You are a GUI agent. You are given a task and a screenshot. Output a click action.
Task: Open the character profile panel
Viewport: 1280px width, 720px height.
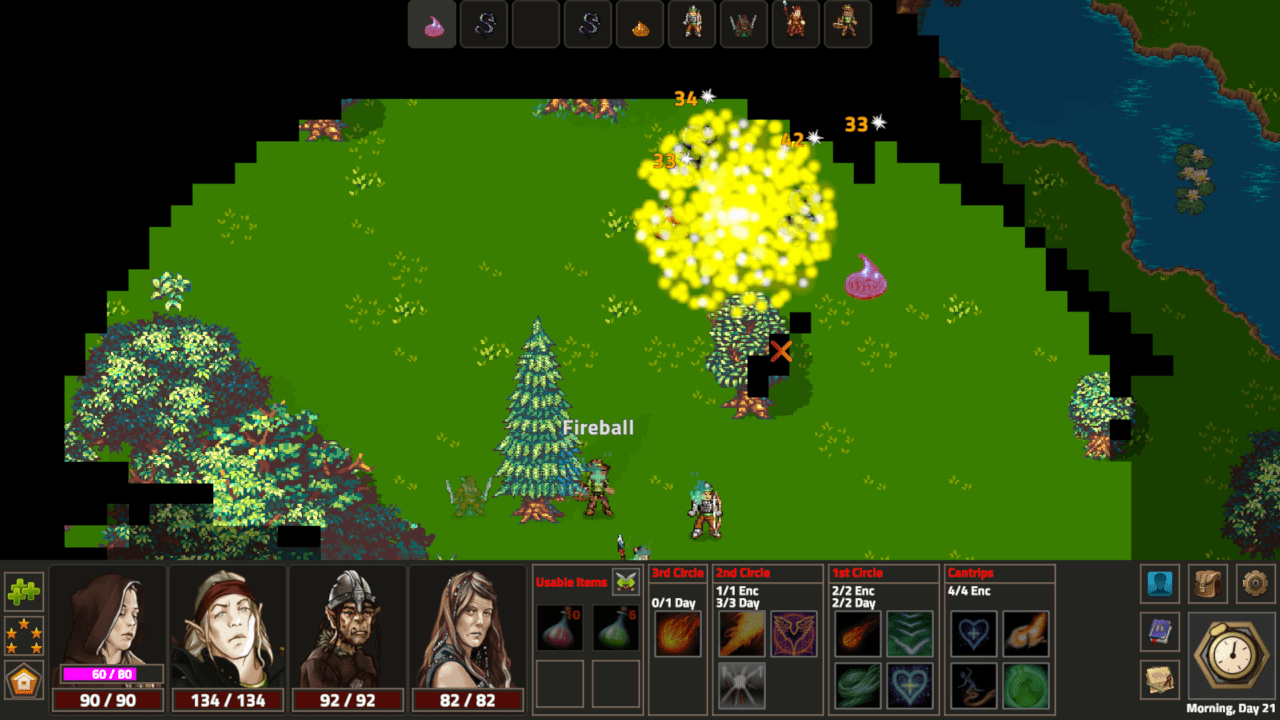tap(1159, 583)
